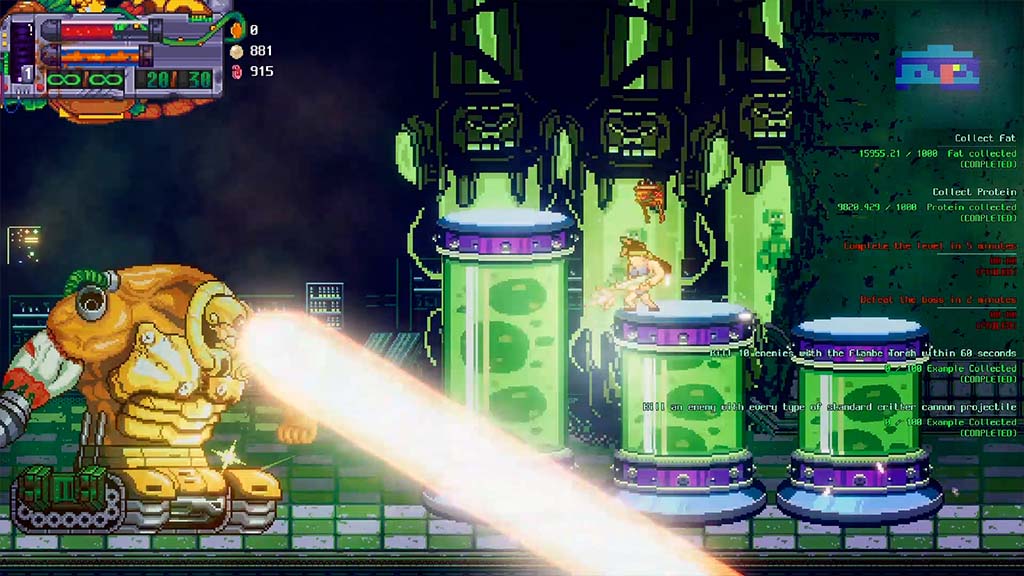Screen dimensions: 1024x576
Task: Select the Collect Protein objective
Action: (x=973, y=192)
